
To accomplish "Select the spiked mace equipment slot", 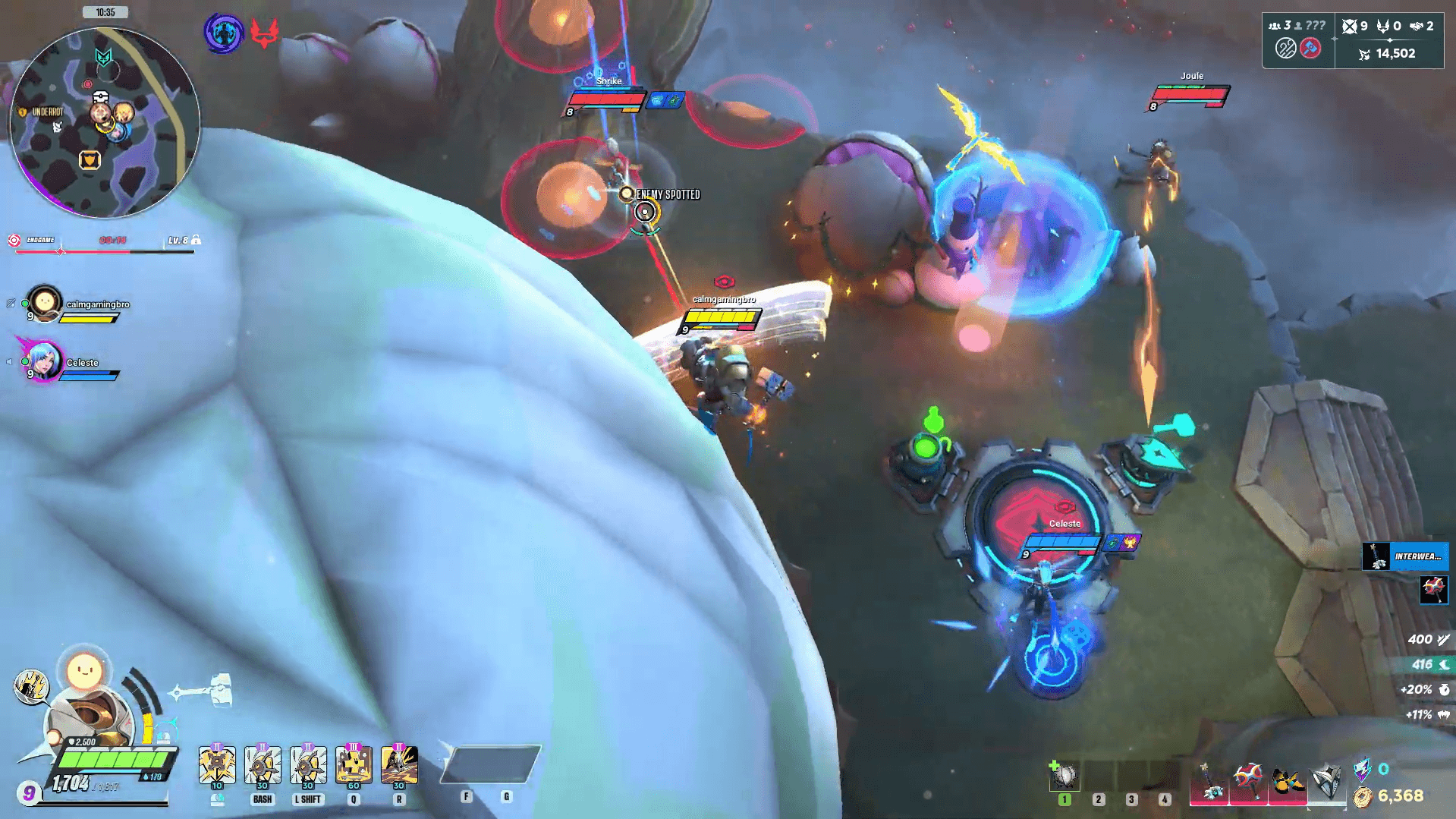I will [1248, 780].
